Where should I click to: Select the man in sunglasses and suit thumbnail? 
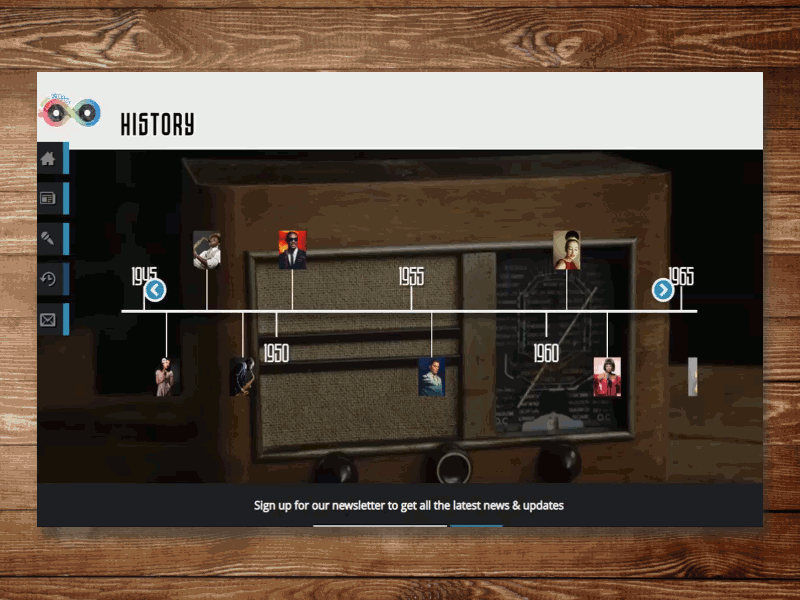pyautogui.click(x=292, y=250)
